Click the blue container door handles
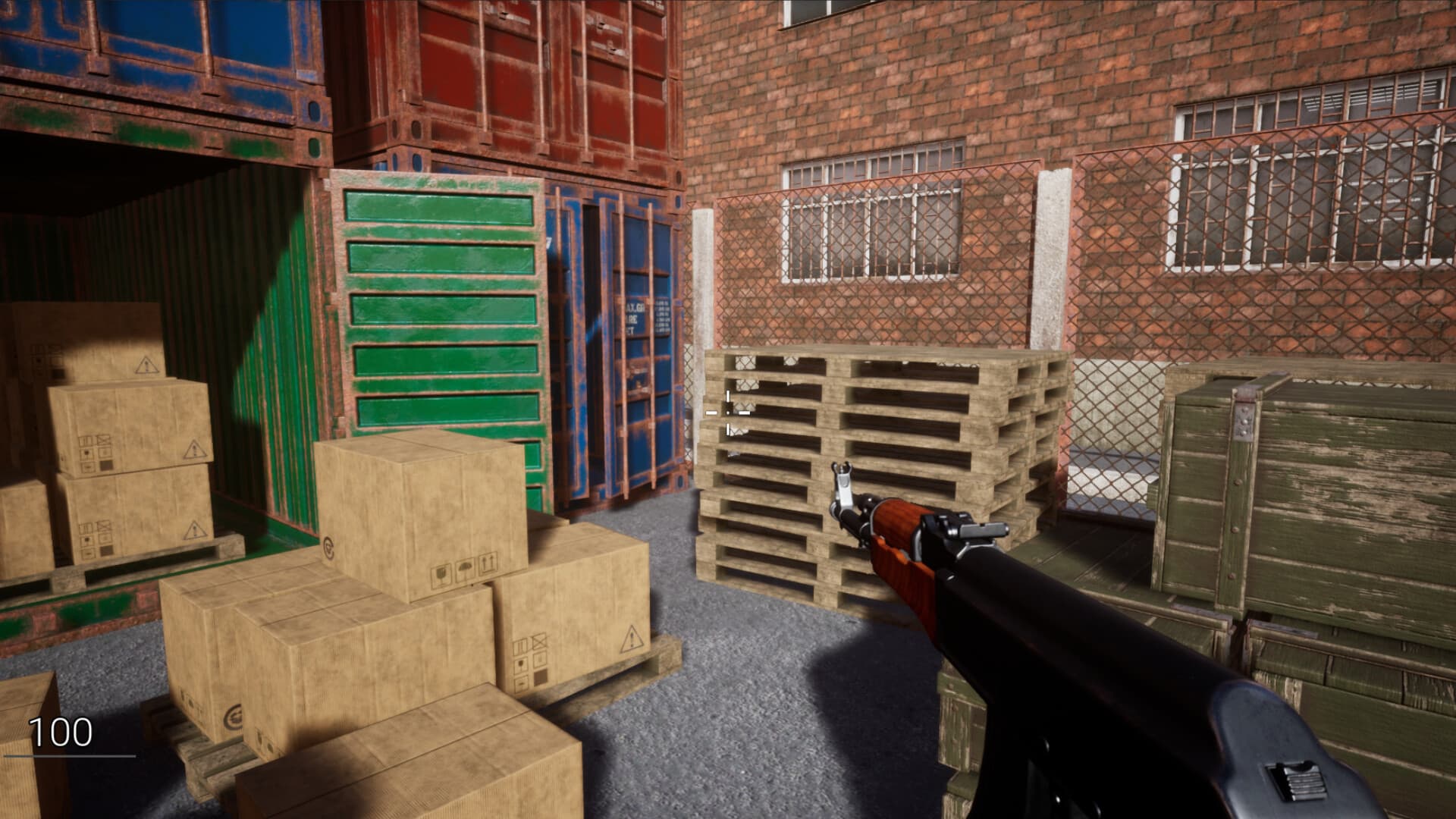This screenshot has height=819, width=1456. pyautogui.click(x=640, y=378)
